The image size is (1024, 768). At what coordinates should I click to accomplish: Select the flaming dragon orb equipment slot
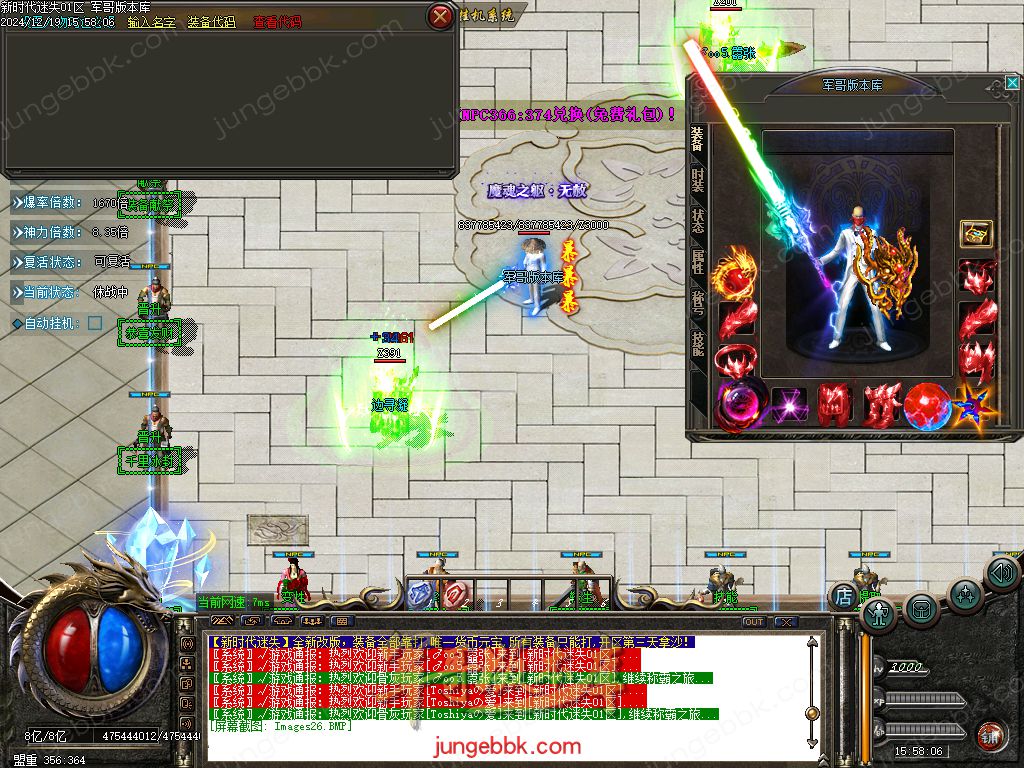tap(738, 270)
